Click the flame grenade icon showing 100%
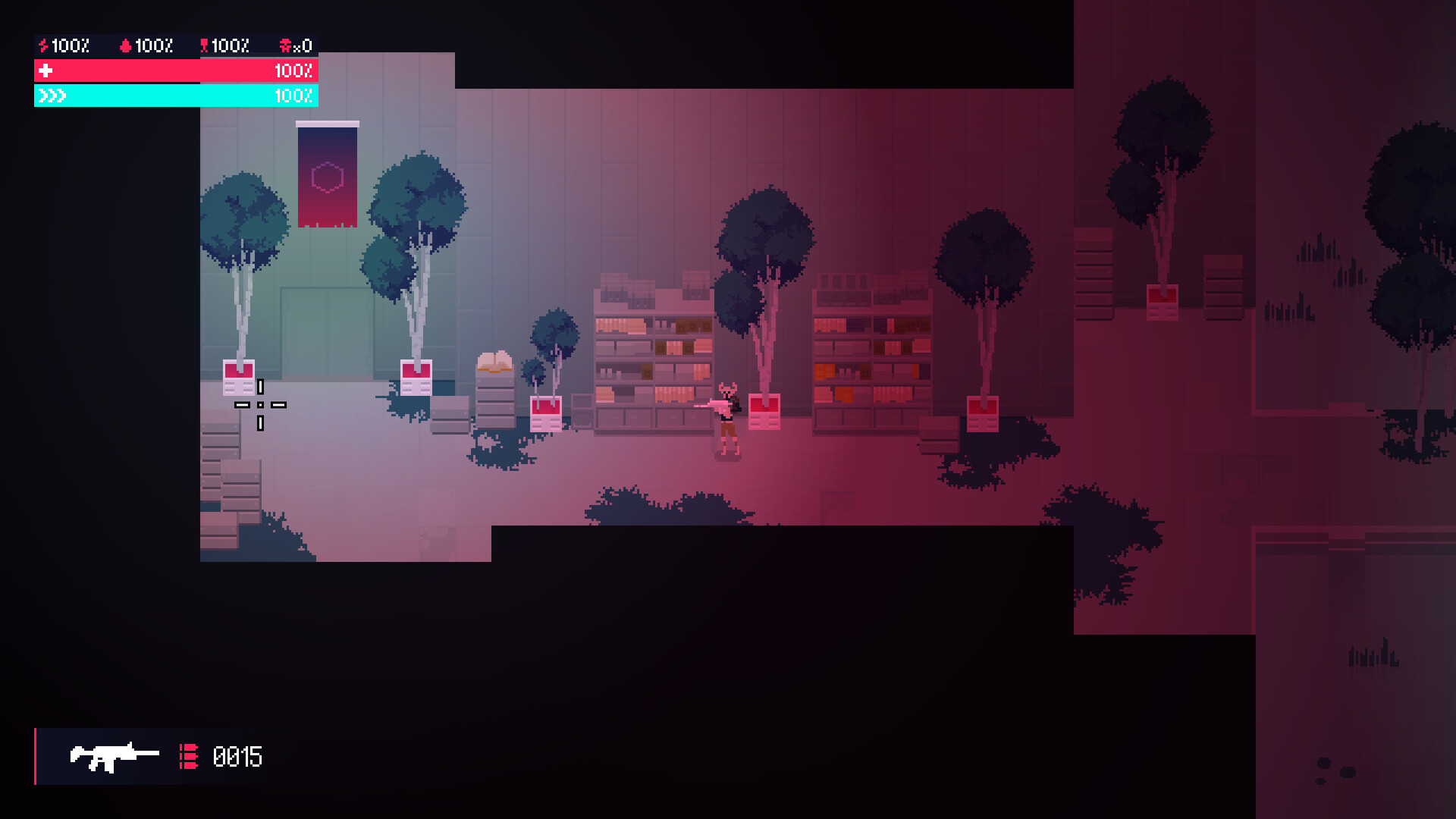The image size is (1456, 819). coord(126,45)
